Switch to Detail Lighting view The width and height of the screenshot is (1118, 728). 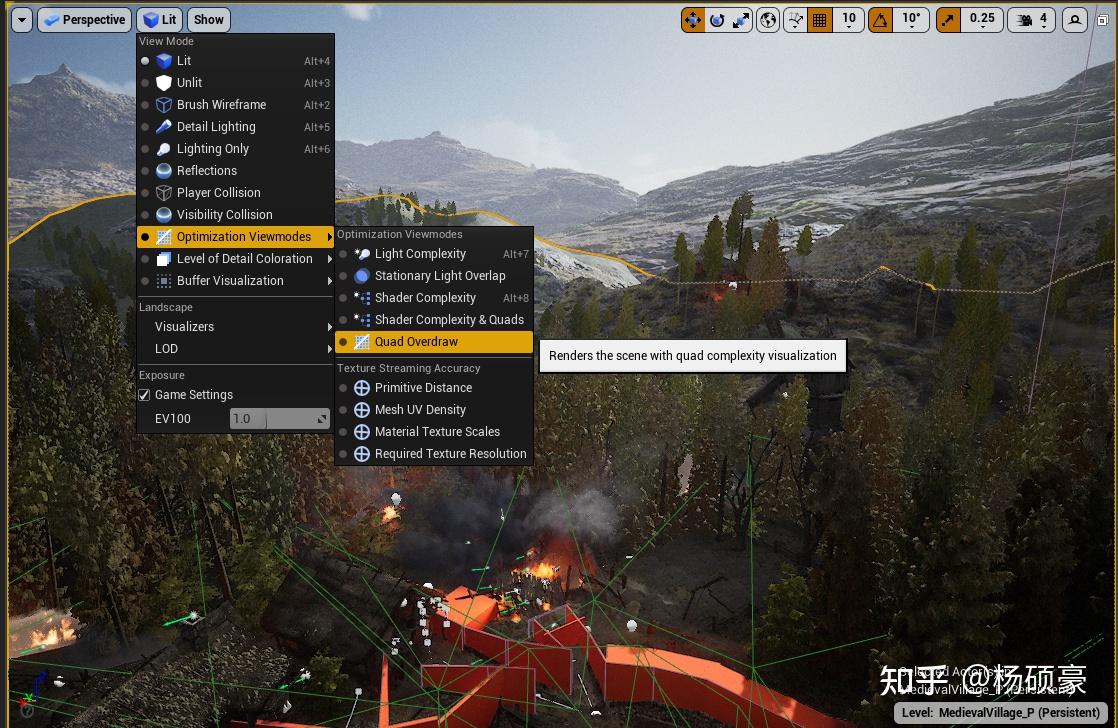click(x=216, y=127)
